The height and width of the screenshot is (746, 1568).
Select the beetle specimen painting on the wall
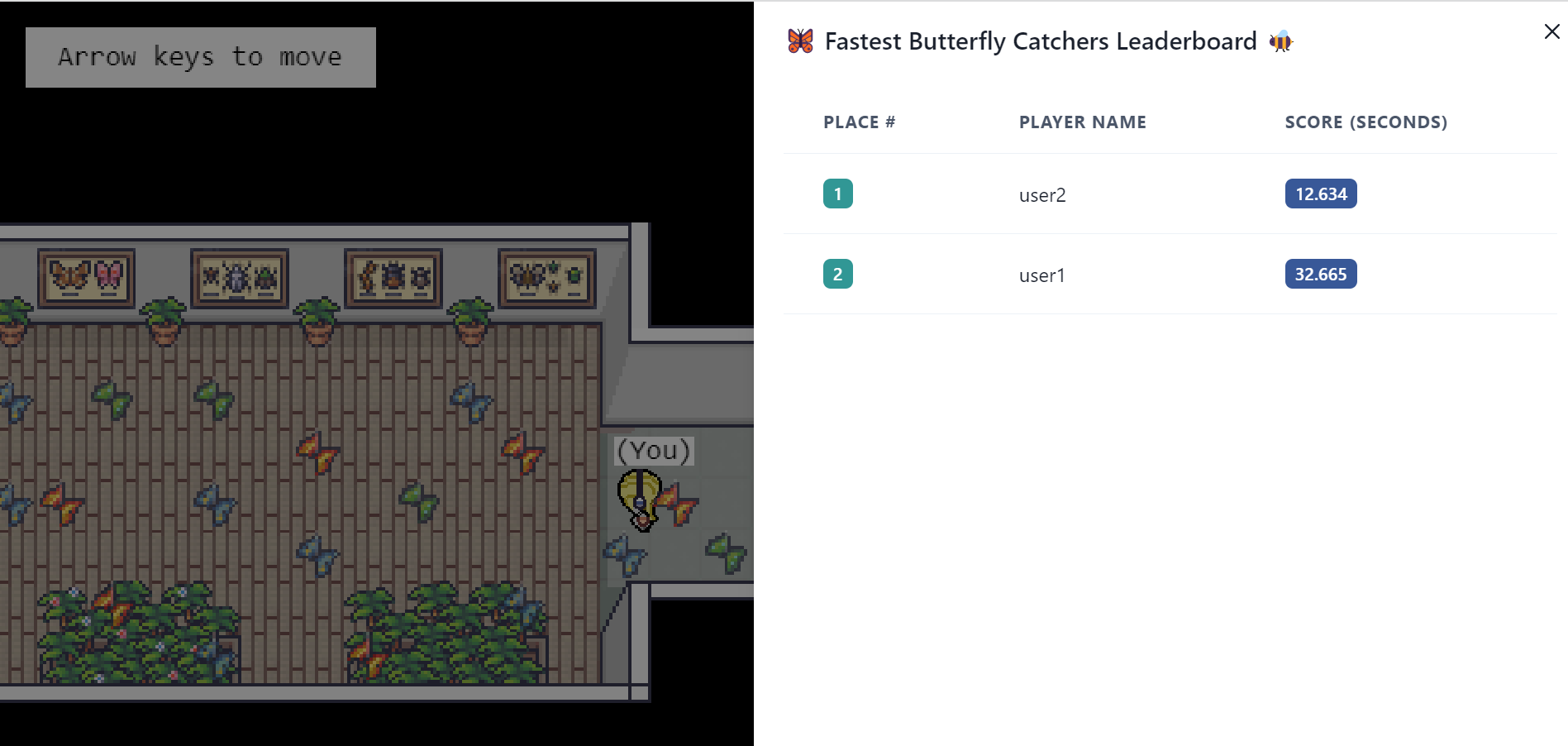pyautogui.click(x=239, y=277)
